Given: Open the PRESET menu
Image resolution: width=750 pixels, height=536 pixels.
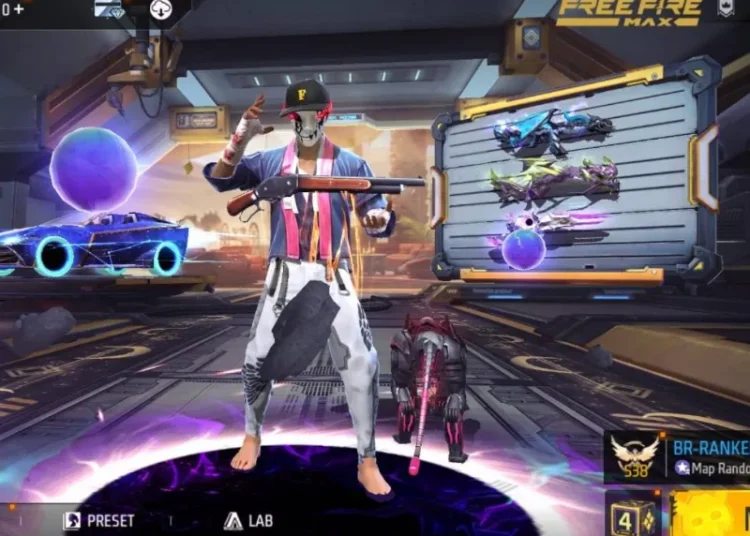Looking at the screenshot, I should pos(99,520).
